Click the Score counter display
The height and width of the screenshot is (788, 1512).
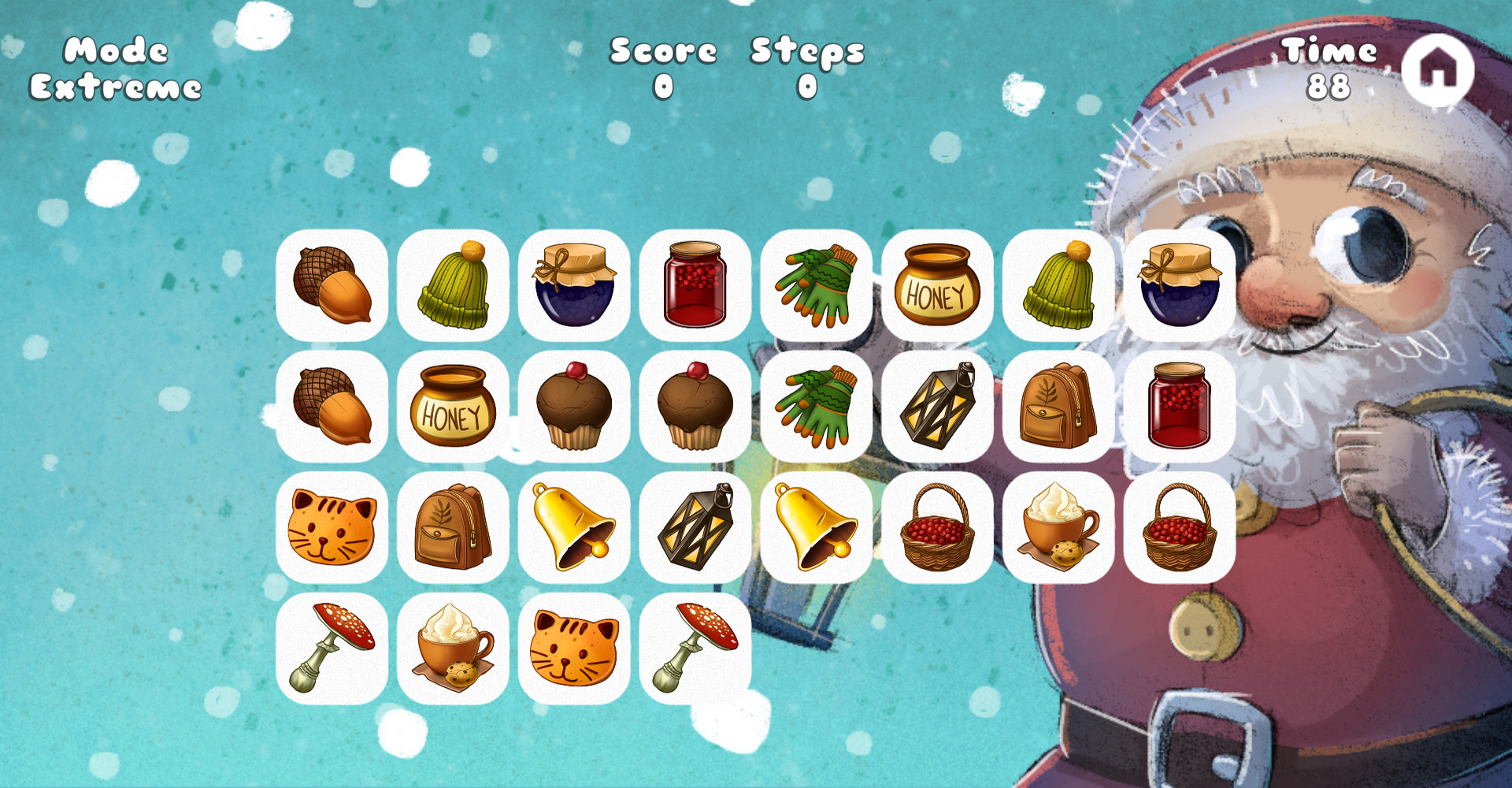tap(661, 67)
